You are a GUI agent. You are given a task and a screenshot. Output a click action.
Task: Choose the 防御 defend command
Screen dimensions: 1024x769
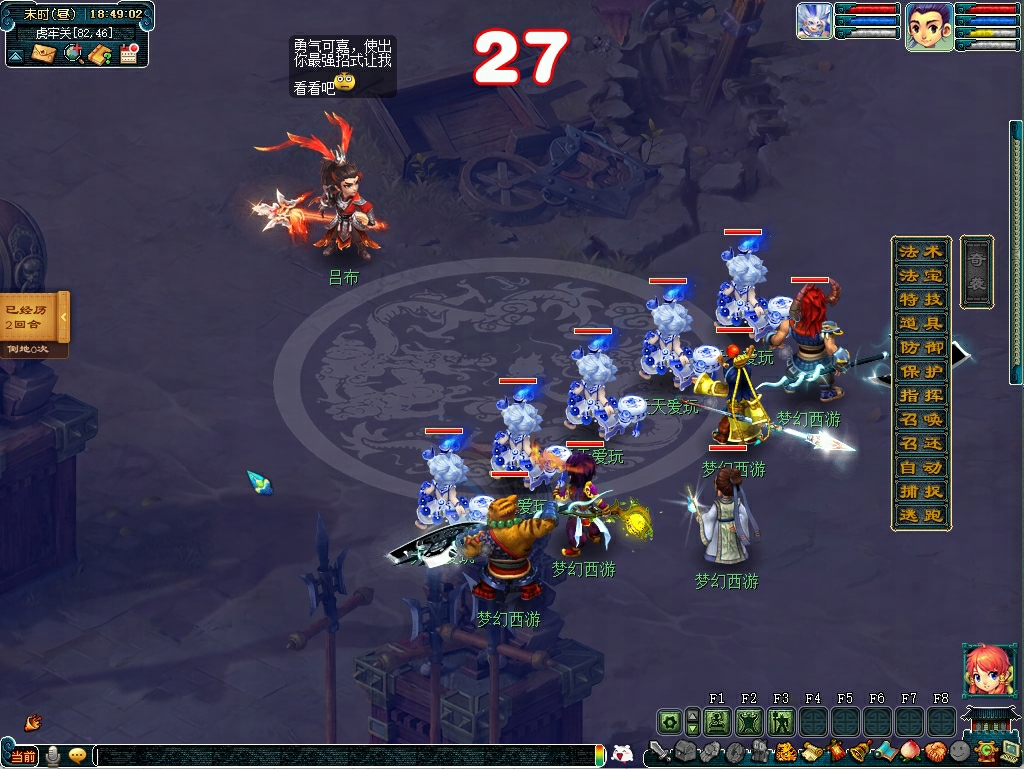pyautogui.click(x=920, y=347)
